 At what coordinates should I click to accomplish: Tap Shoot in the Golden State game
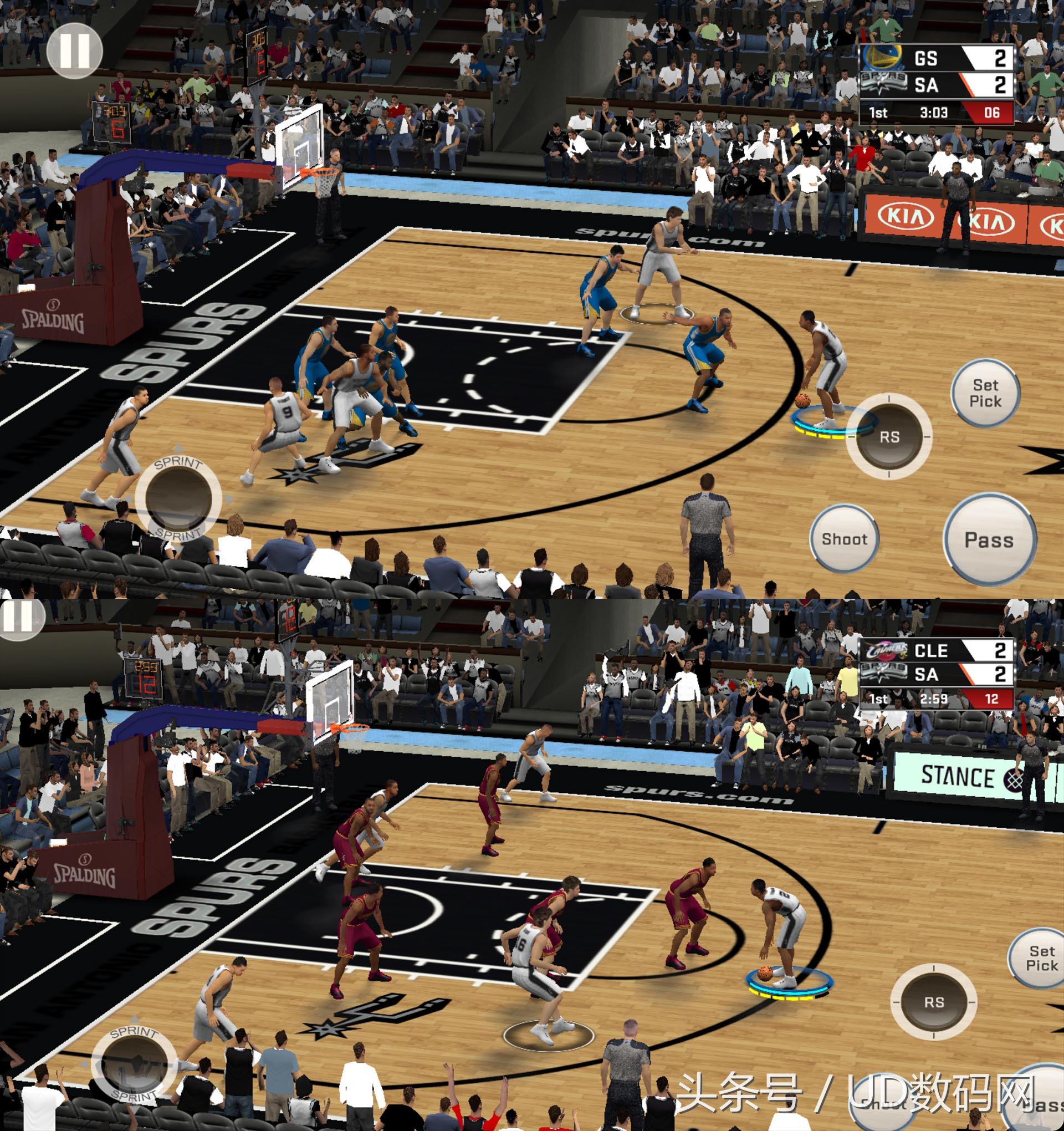pos(845,538)
